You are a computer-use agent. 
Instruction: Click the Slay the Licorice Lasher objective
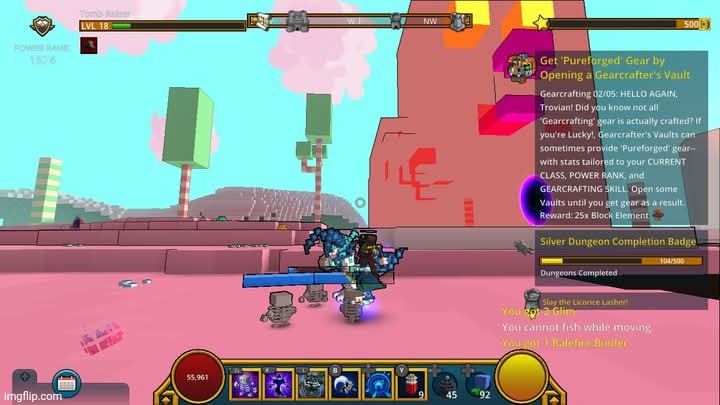click(x=585, y=300)
